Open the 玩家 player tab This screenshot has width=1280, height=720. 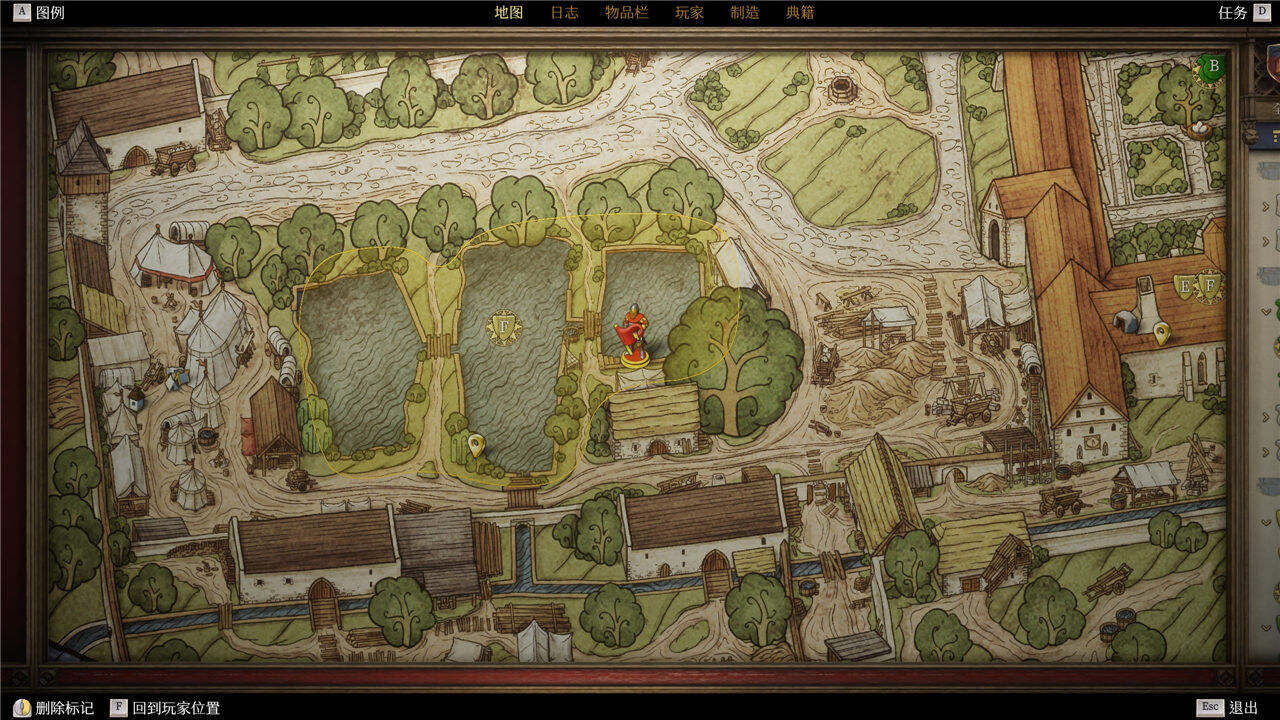coord(689,13)
